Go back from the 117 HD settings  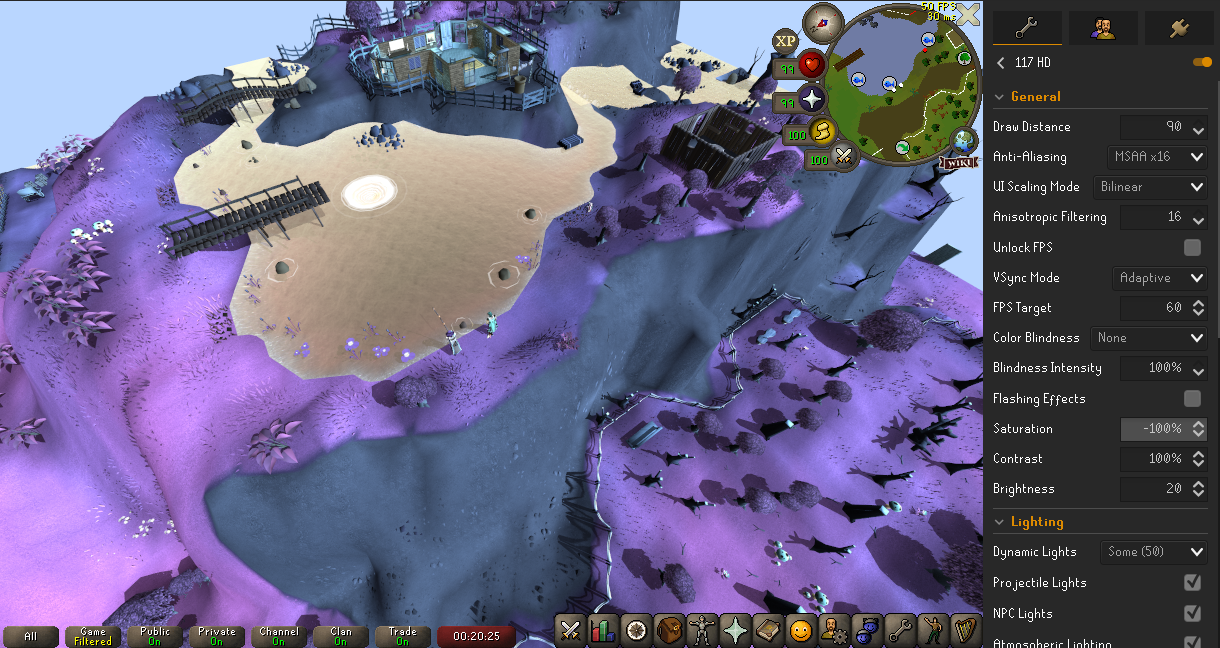(x=1001, y=63)
